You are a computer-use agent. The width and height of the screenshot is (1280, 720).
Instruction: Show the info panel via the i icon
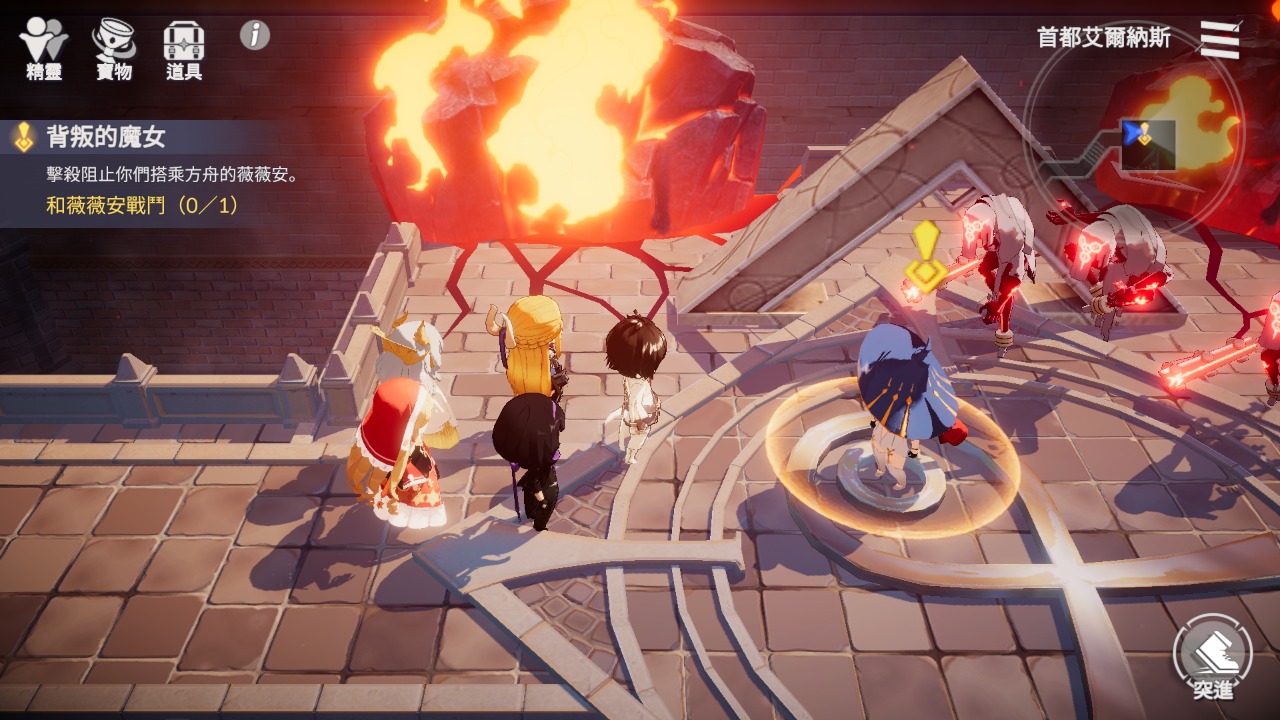point(255,35)
